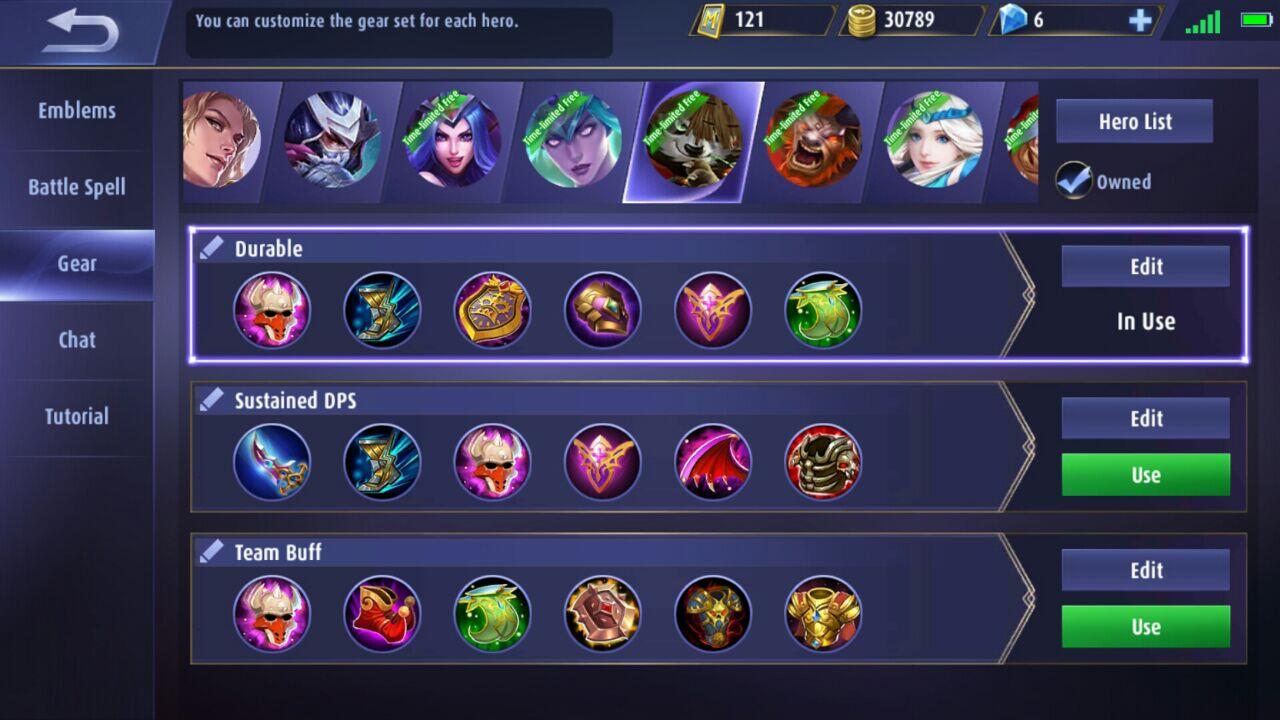Select the Chat tab
1280x720 pixels.
pos(77,340)
